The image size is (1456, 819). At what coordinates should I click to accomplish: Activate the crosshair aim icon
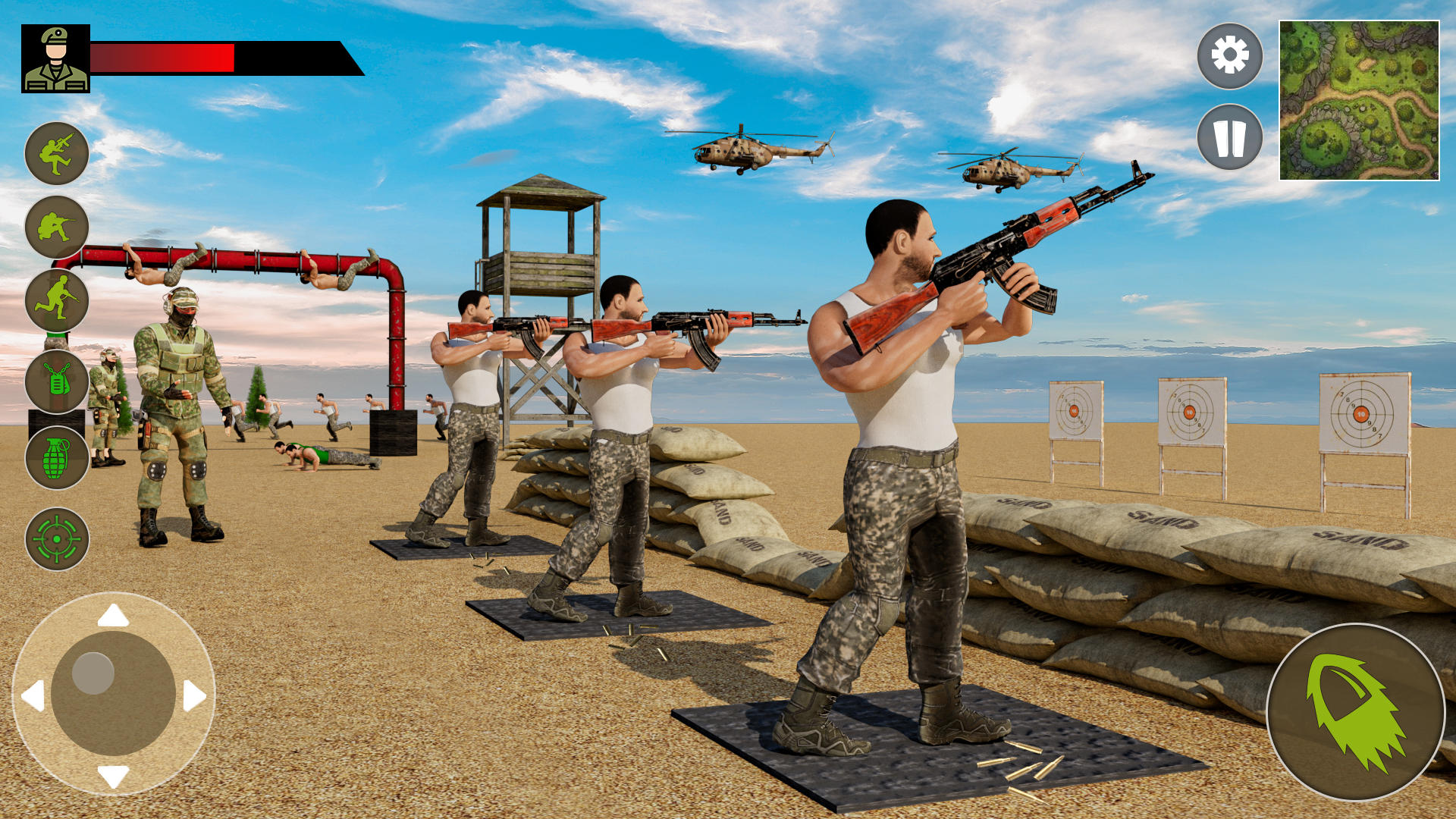point(57,541)
